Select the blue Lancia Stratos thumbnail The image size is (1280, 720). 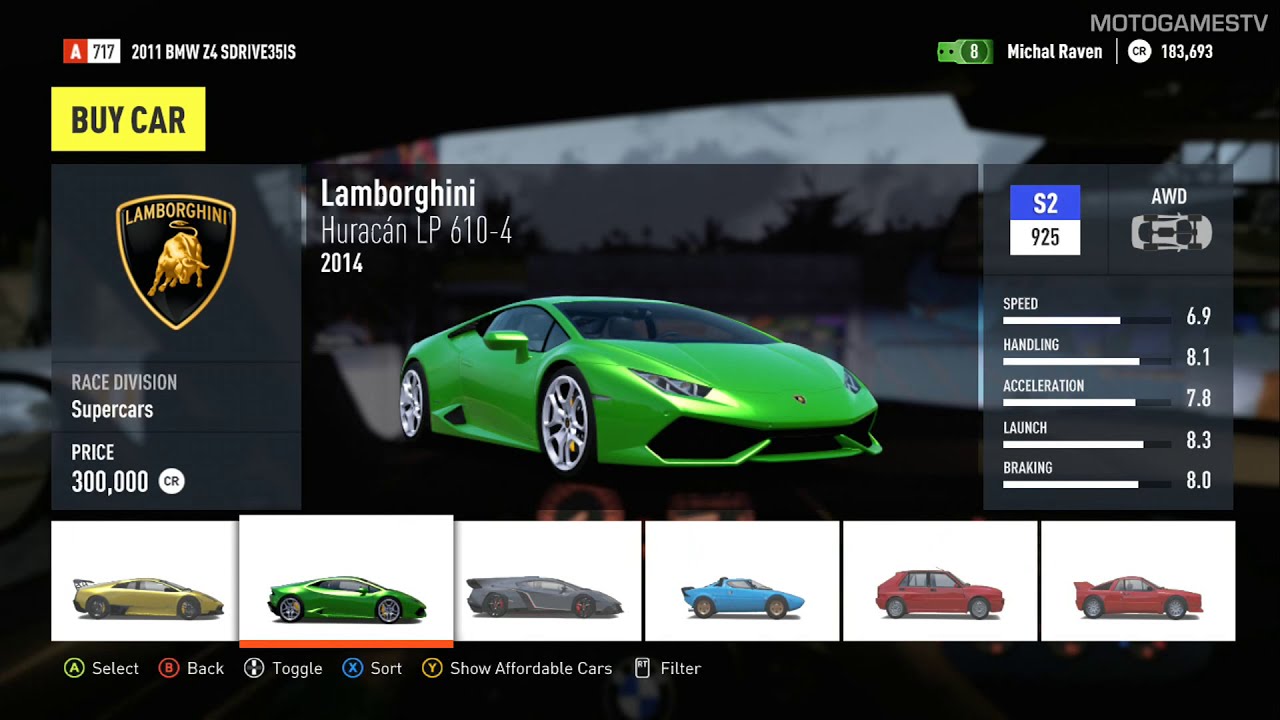pyautogui.click(x=742, y=581)
